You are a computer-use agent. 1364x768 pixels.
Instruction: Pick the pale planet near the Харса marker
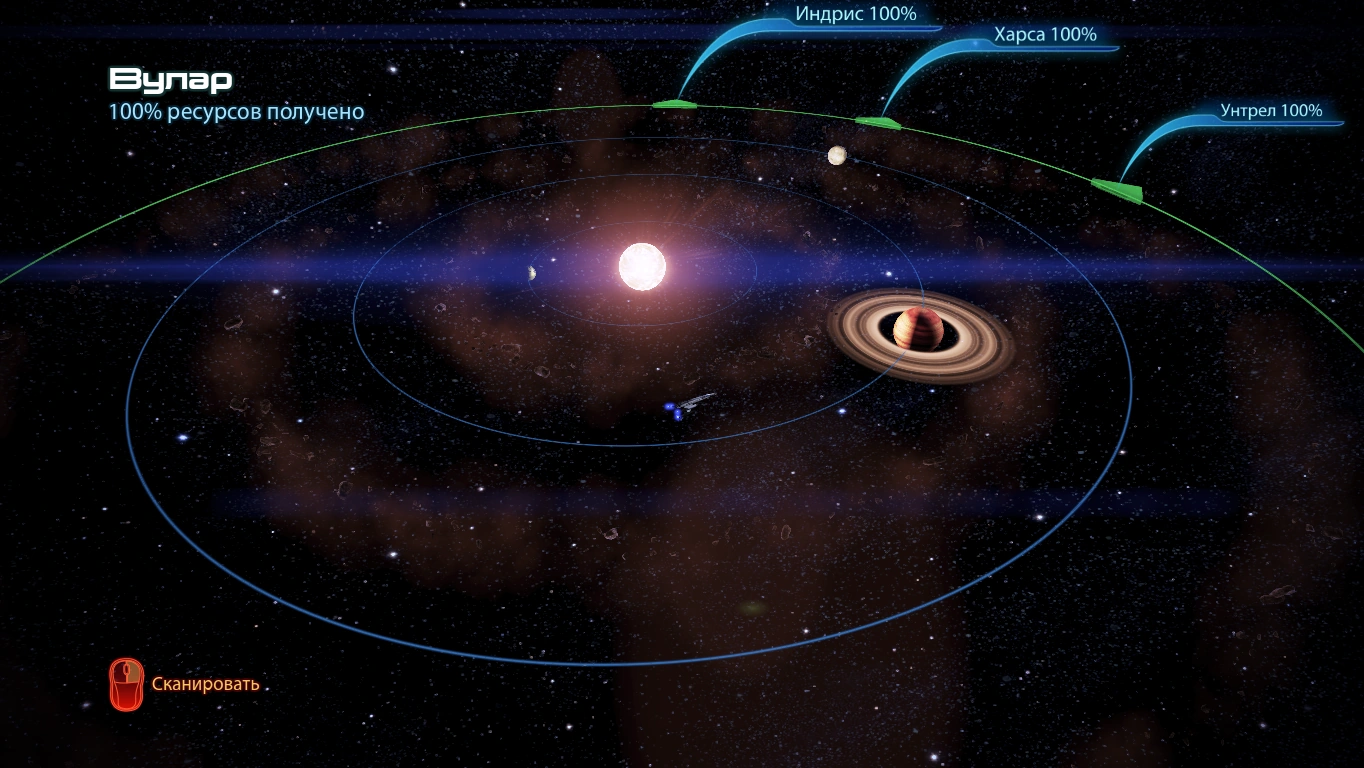pos(837,155)
